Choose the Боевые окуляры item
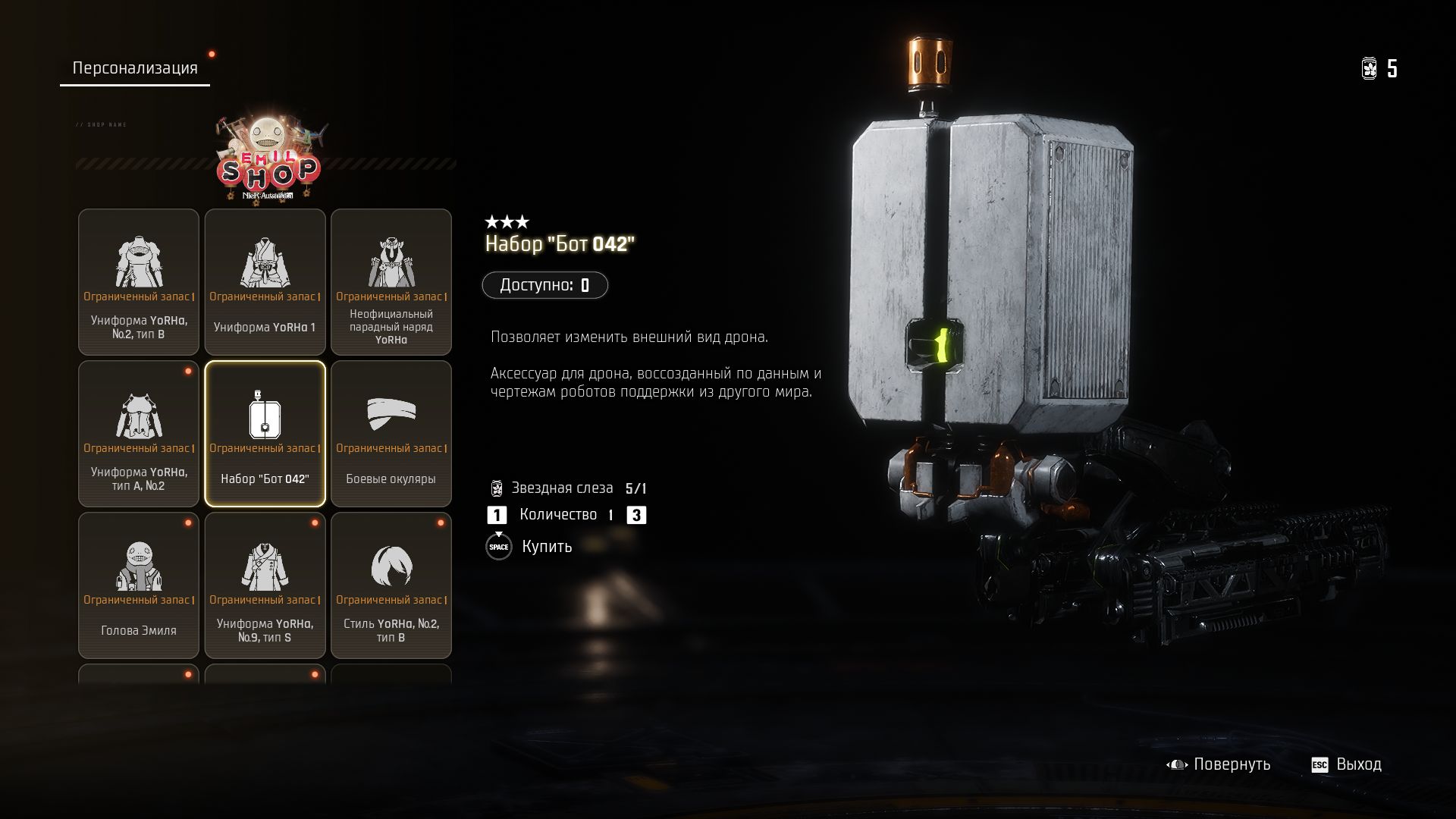The height and width of the screenshot is (819, 1456). coord(391,434)
